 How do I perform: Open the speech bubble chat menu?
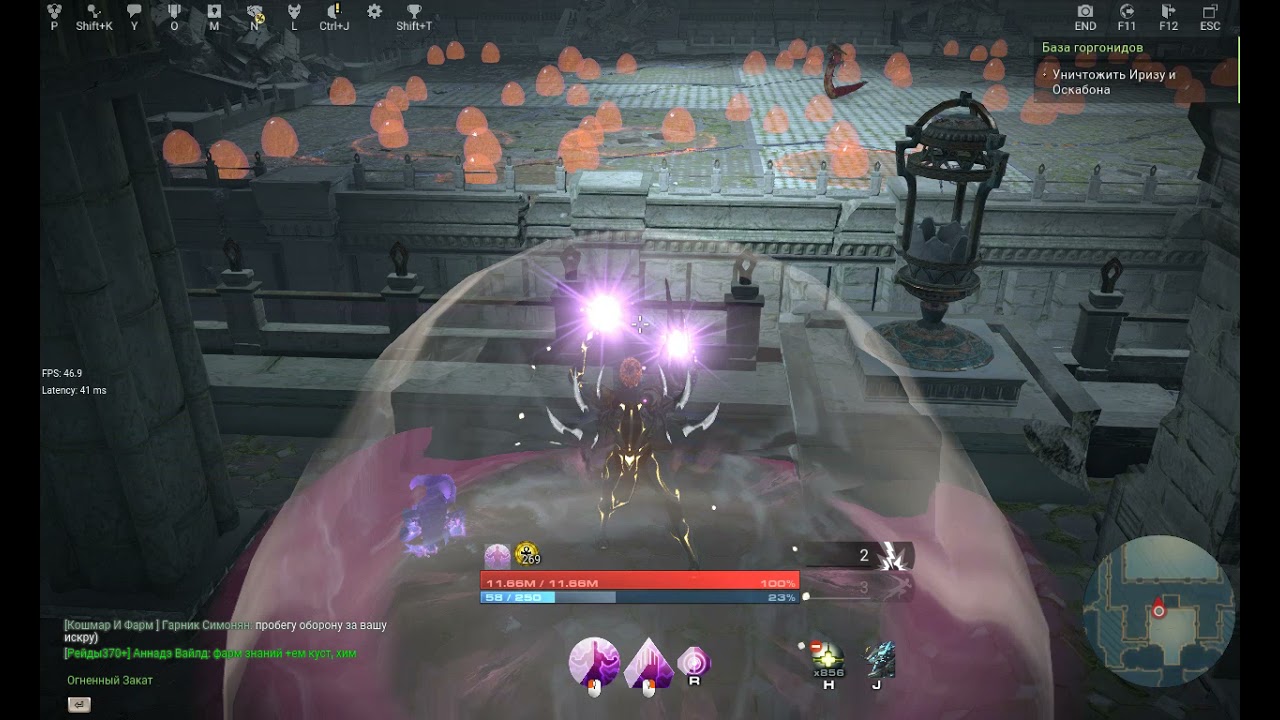(134, 12)
